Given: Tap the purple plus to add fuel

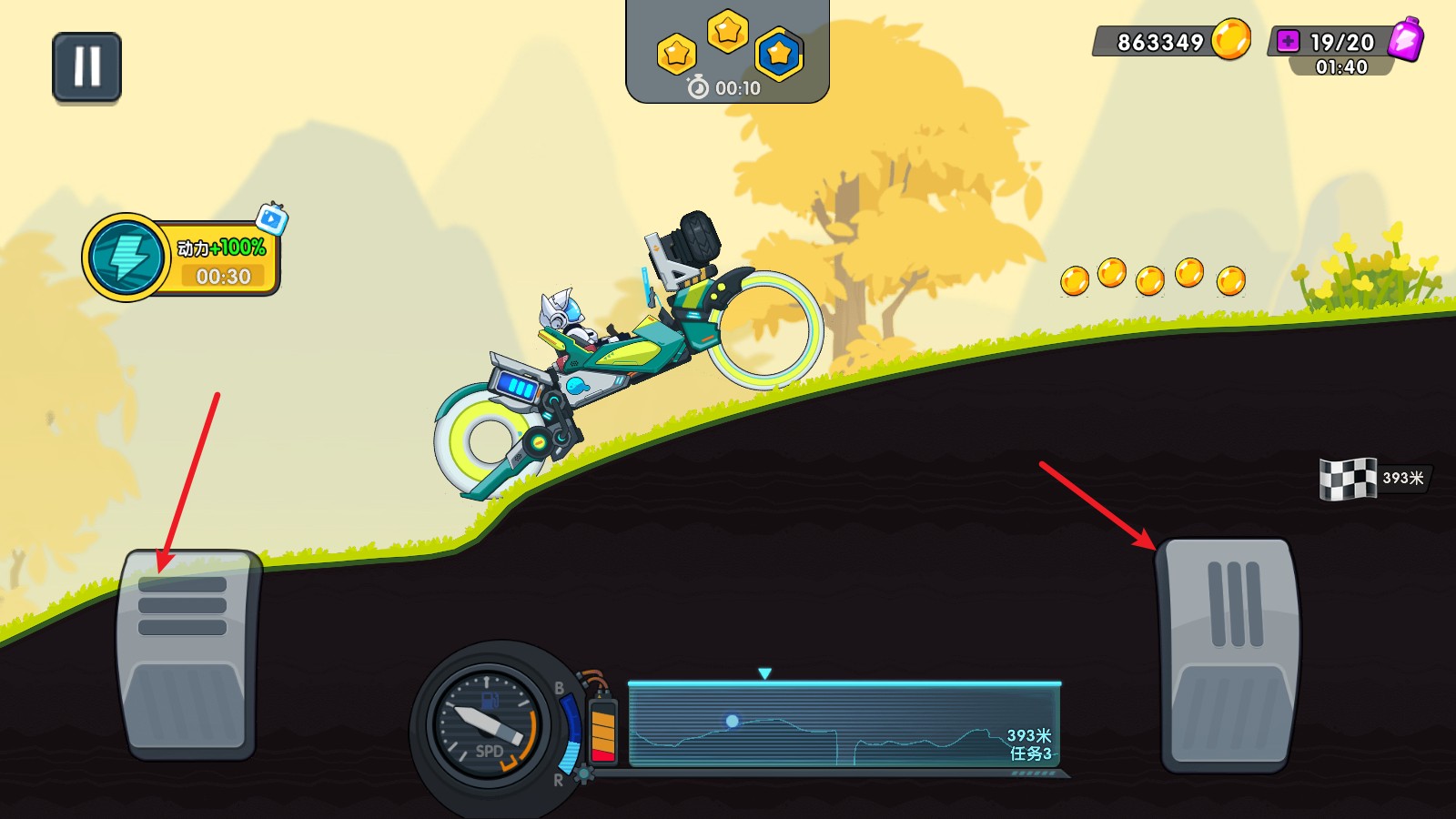Looking at the screenshot, I should [x=1288, y=41].
